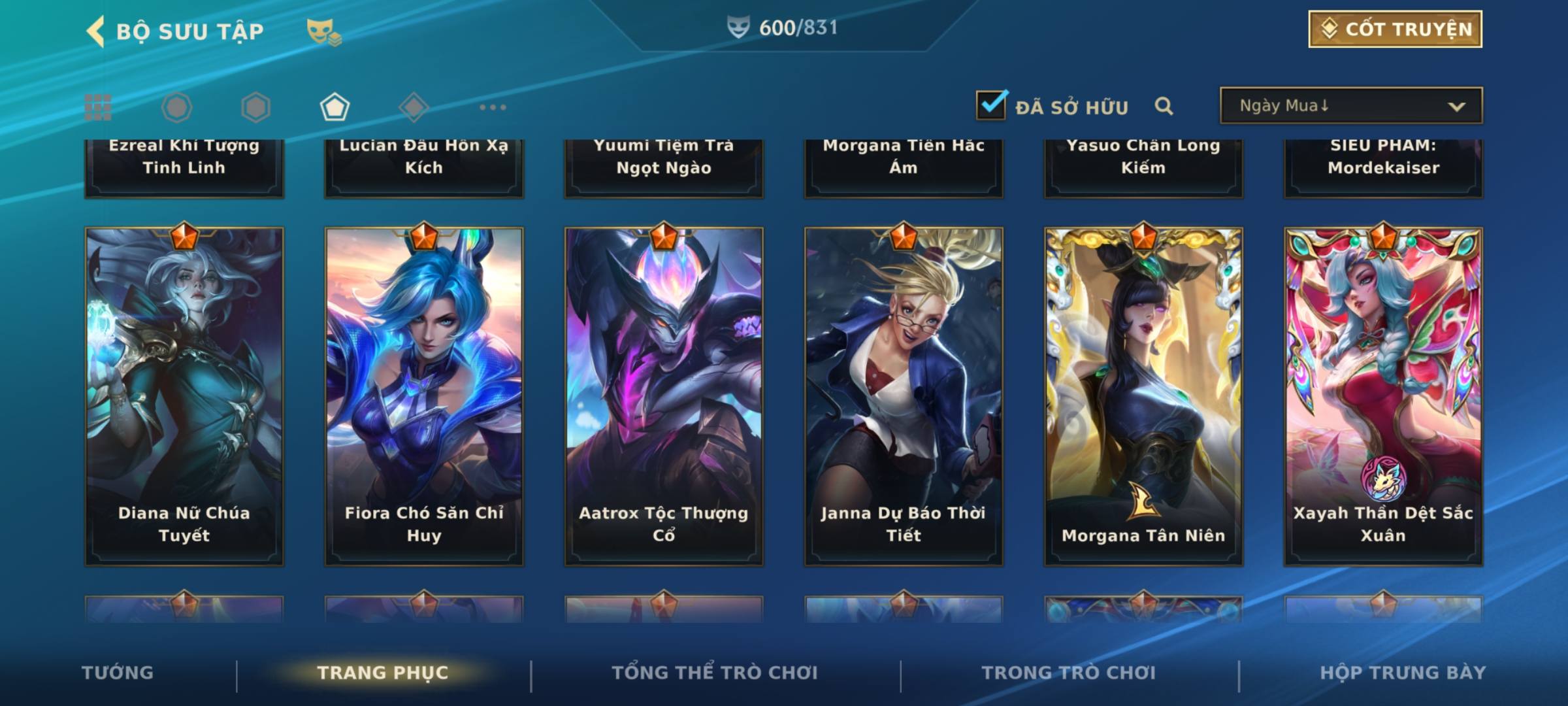Go back from Bộ Sưu Tập

(x=96, y=31)
